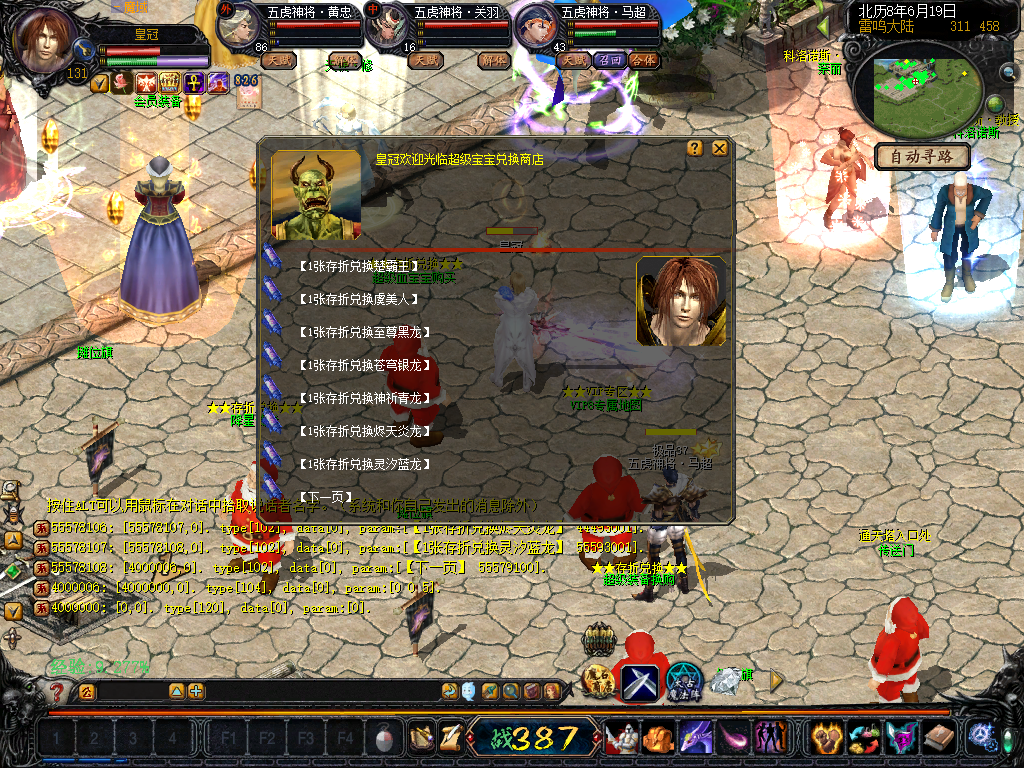Go to next page via 【下一页】

[326, 497]
